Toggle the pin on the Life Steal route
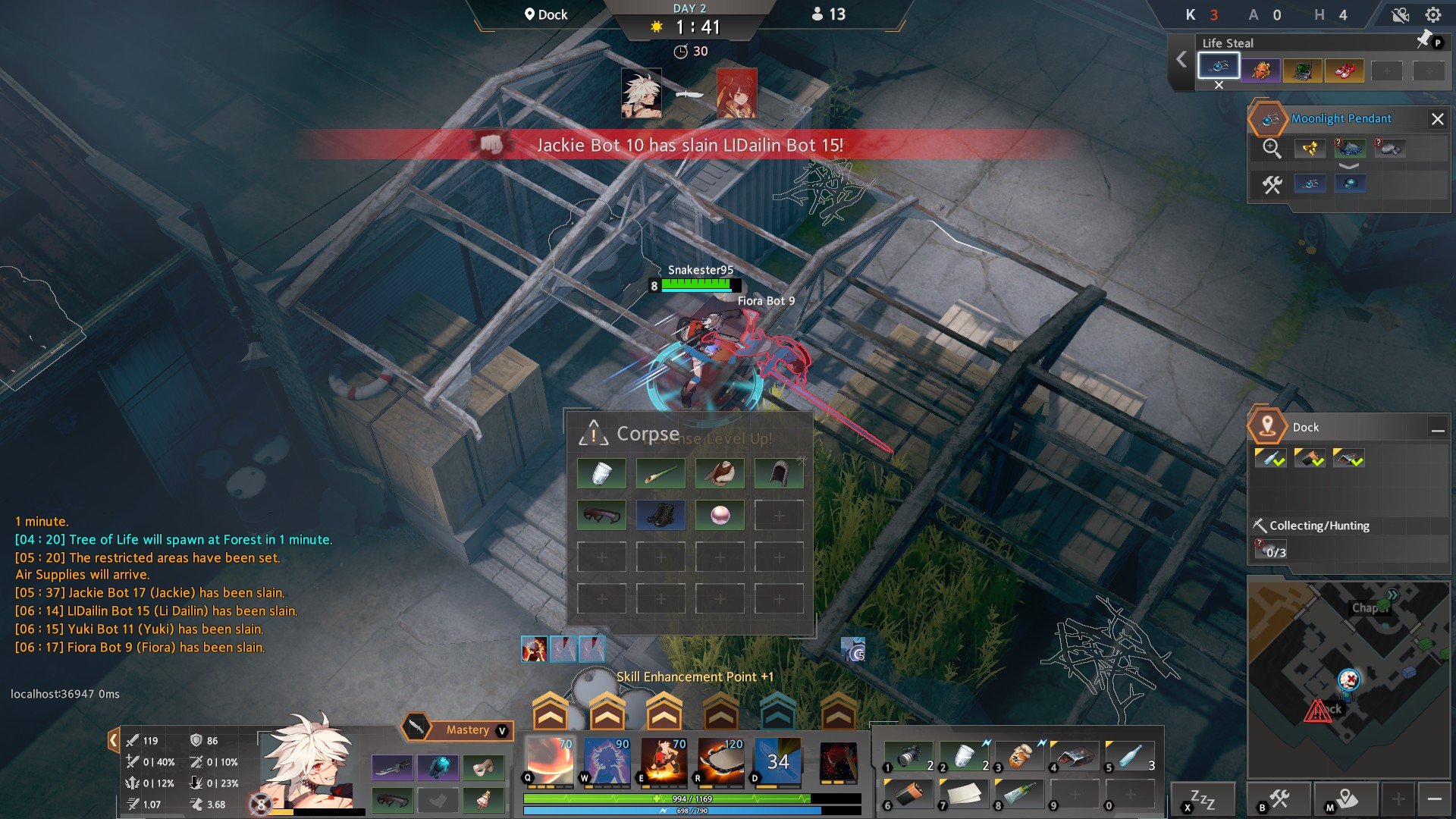Screen dimensions: 1456x819 pyautogui.click(x=1424, y=40)
